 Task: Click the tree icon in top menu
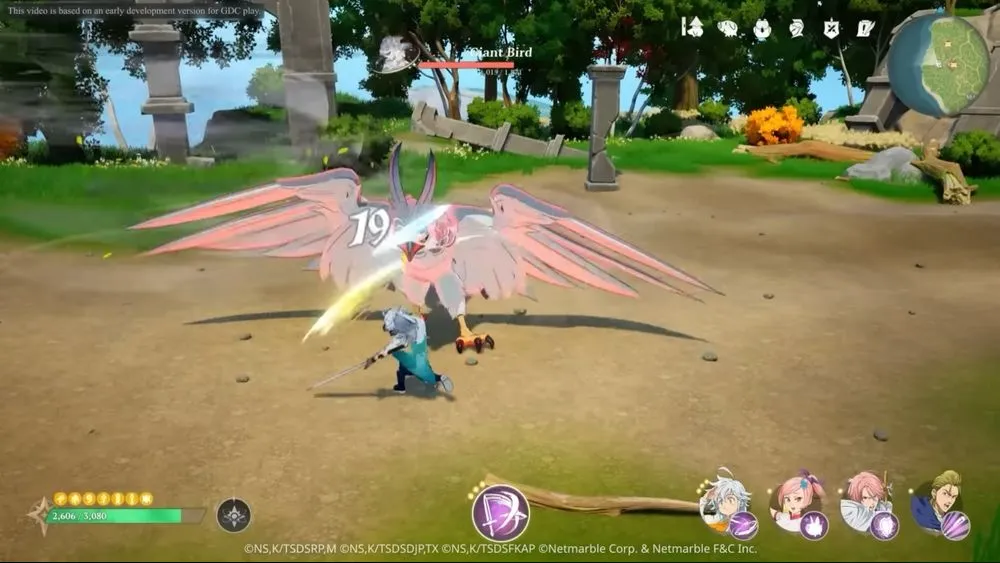(x=692, y=27)
